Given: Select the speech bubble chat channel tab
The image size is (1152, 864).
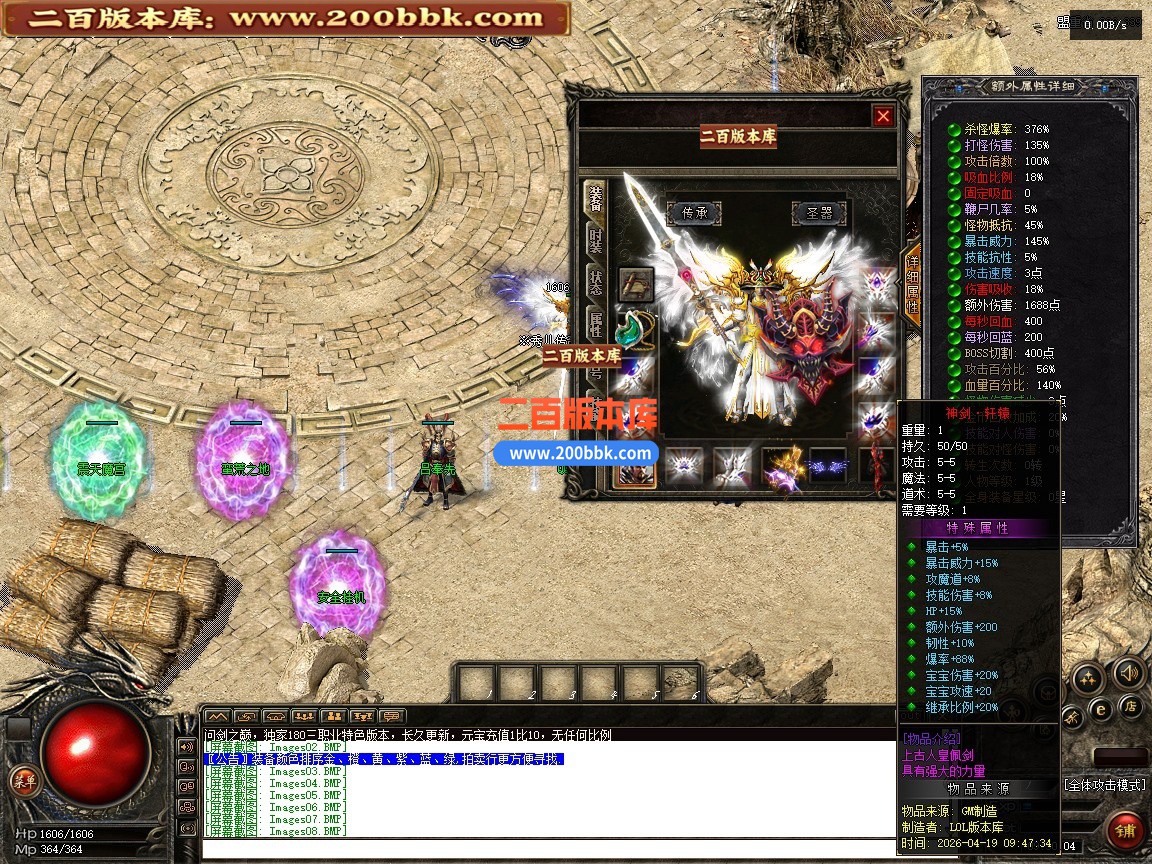Looking at the screenshot, I should point(392,716).
